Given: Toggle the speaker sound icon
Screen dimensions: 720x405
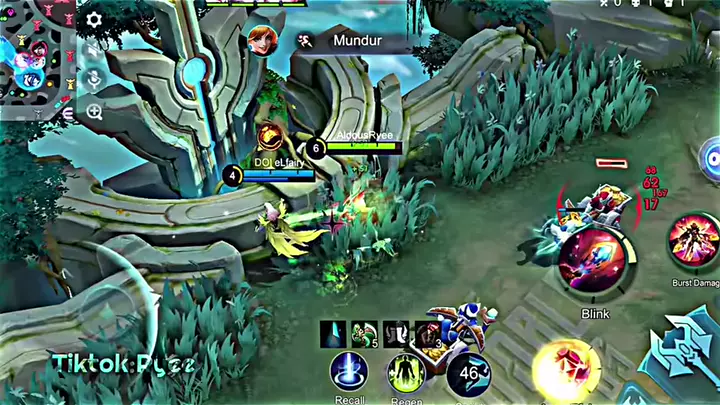Looking at the screenshot, I should coord(94,49).
